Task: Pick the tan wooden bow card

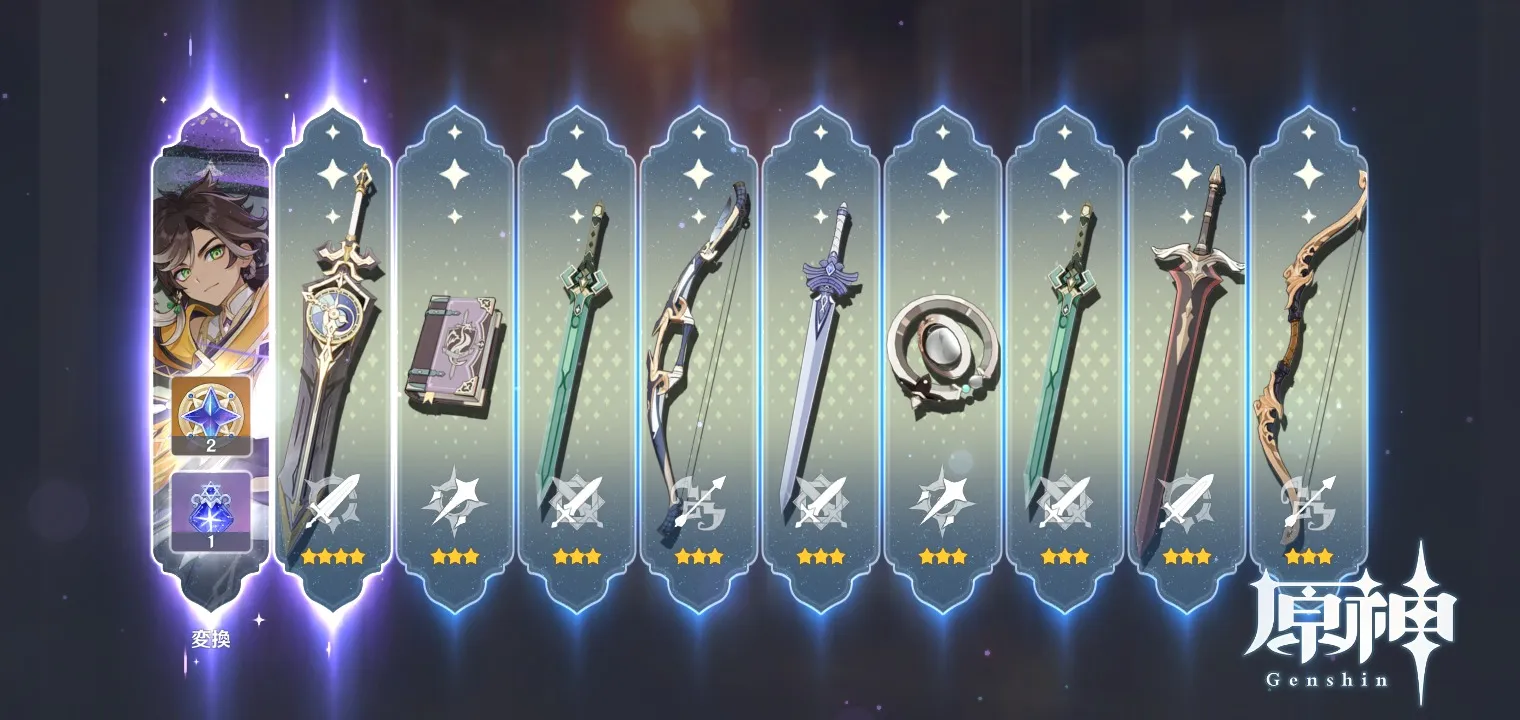Action: [x=1308, y=350]
